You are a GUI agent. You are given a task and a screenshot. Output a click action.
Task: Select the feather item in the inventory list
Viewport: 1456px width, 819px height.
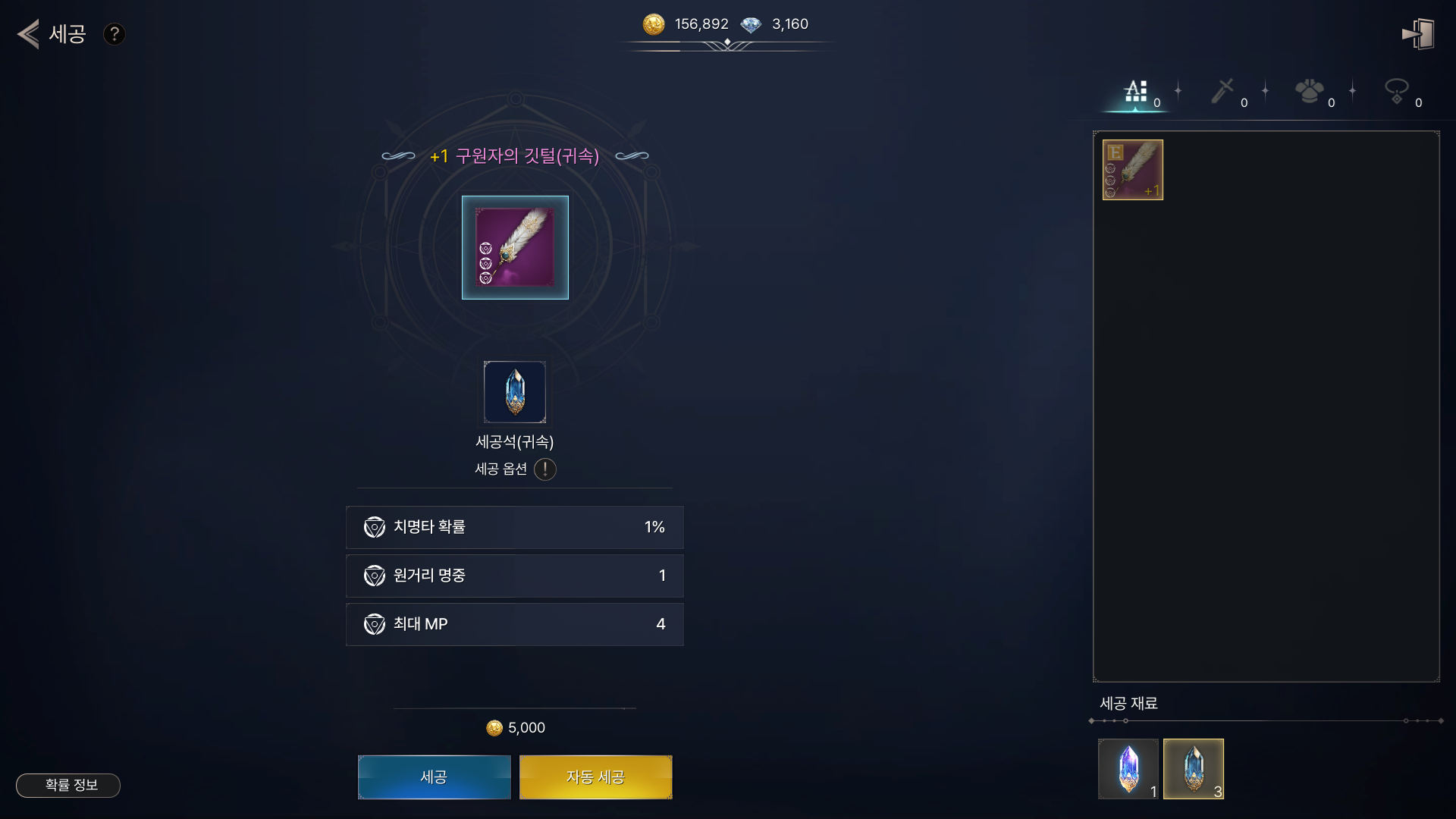pyautogui.click(x=1132, y=170)
